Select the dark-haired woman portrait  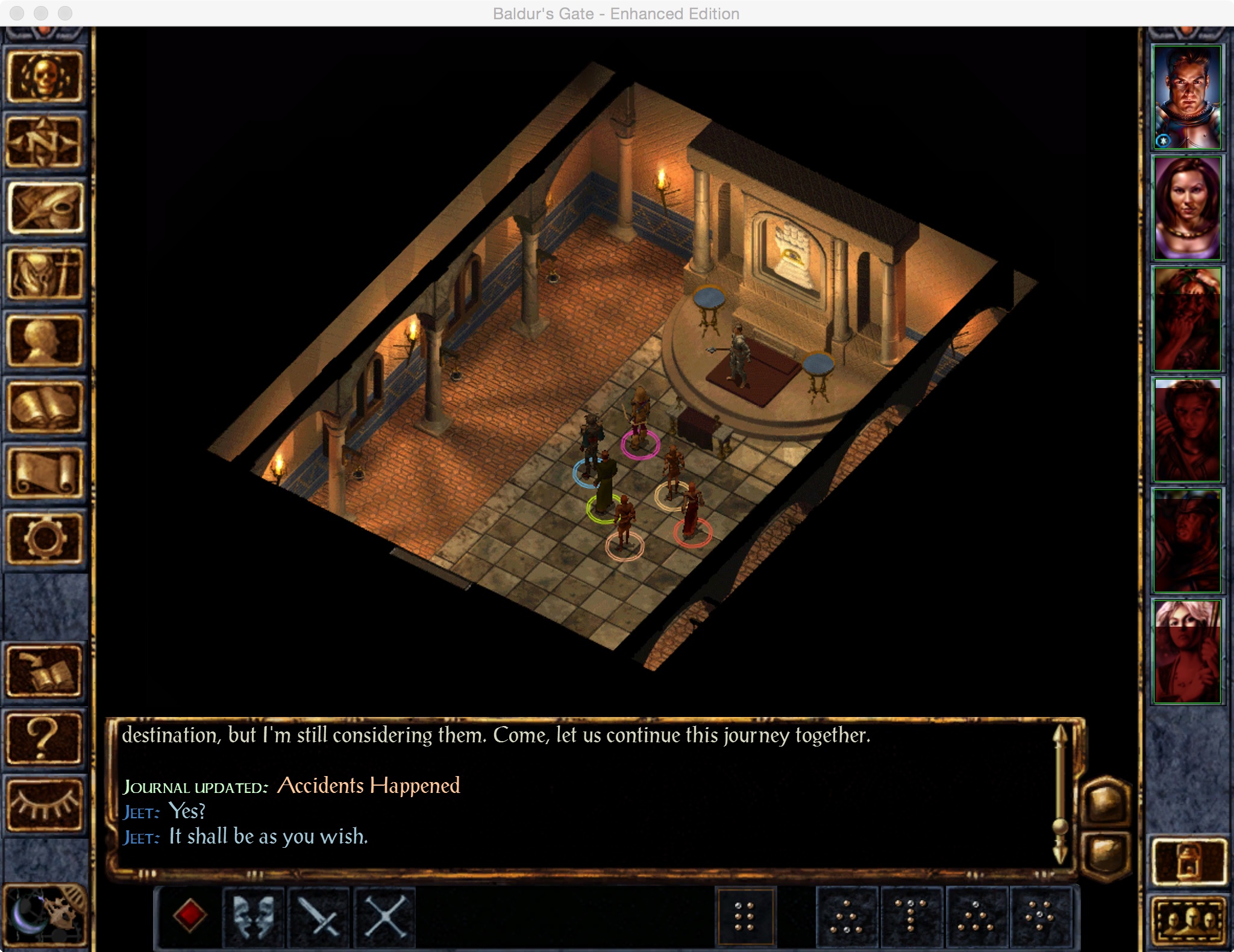tap(1186, 208)
